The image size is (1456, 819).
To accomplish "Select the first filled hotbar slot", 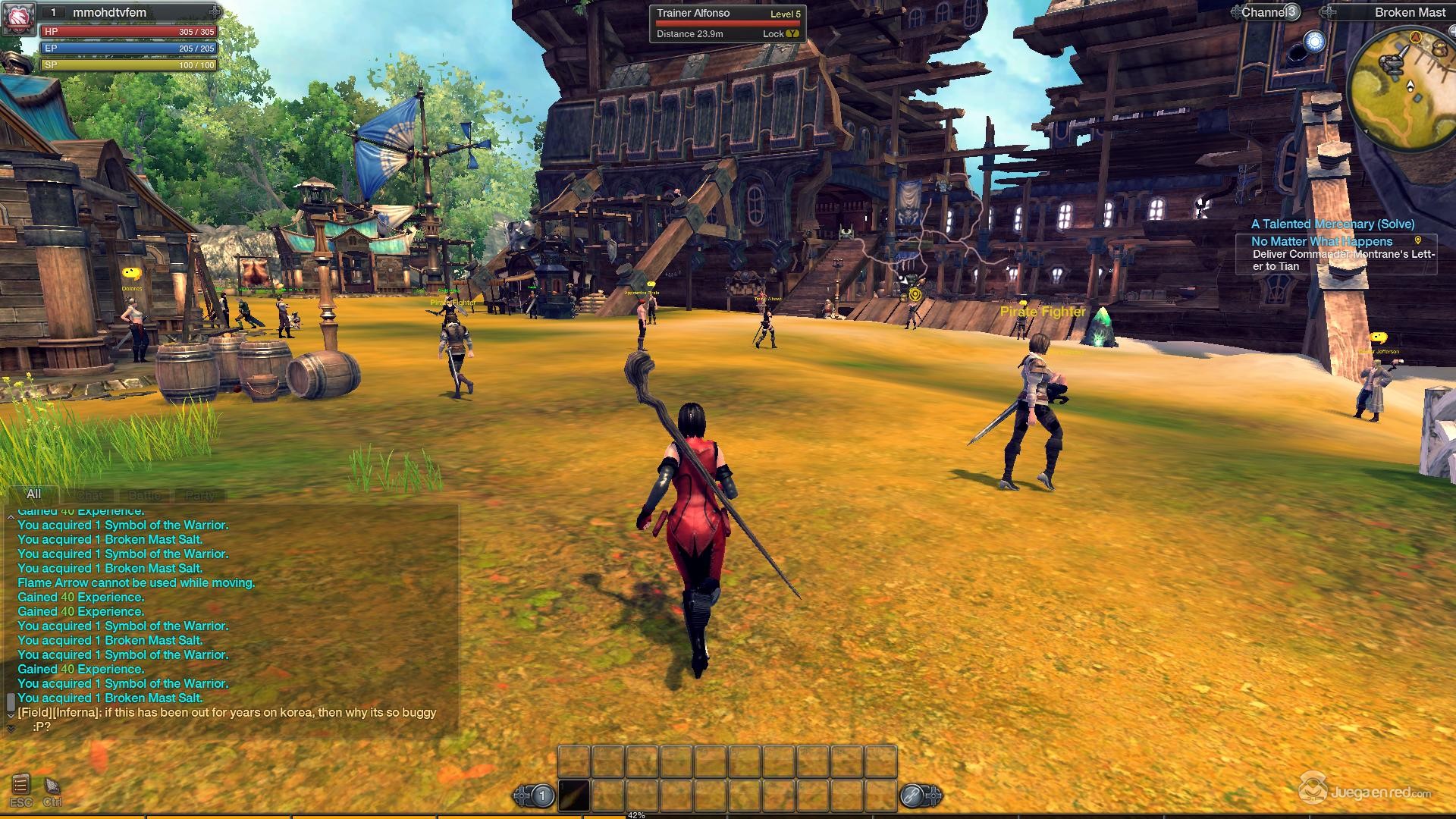I will point(575,795).
